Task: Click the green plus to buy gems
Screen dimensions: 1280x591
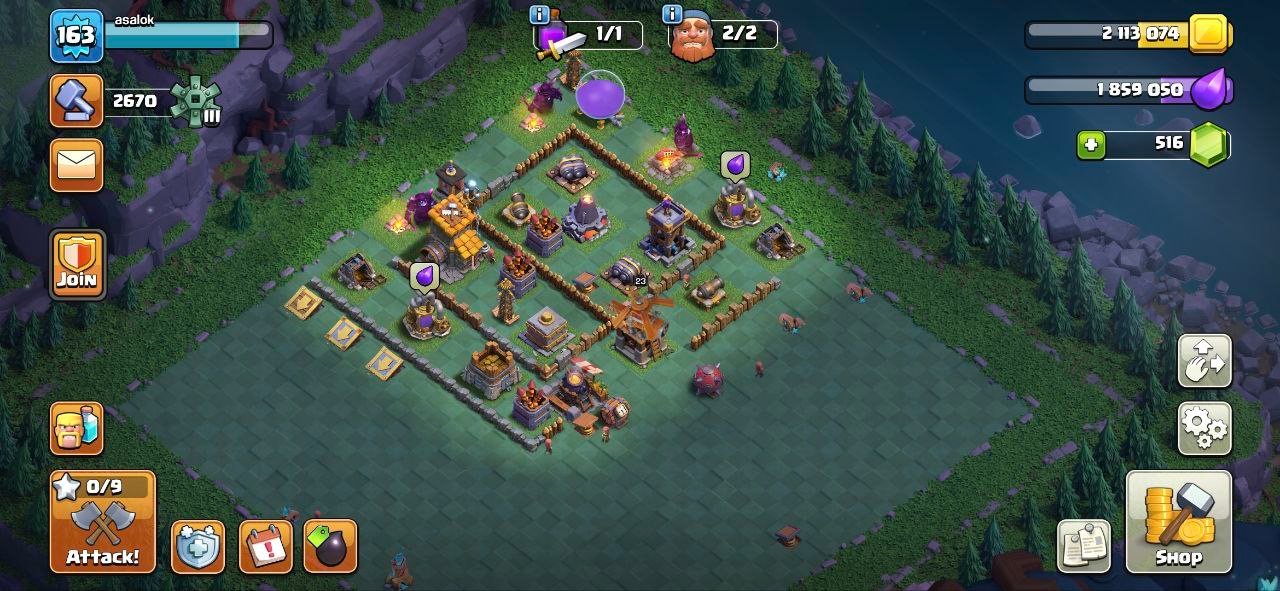Action: pos(1091,145)
